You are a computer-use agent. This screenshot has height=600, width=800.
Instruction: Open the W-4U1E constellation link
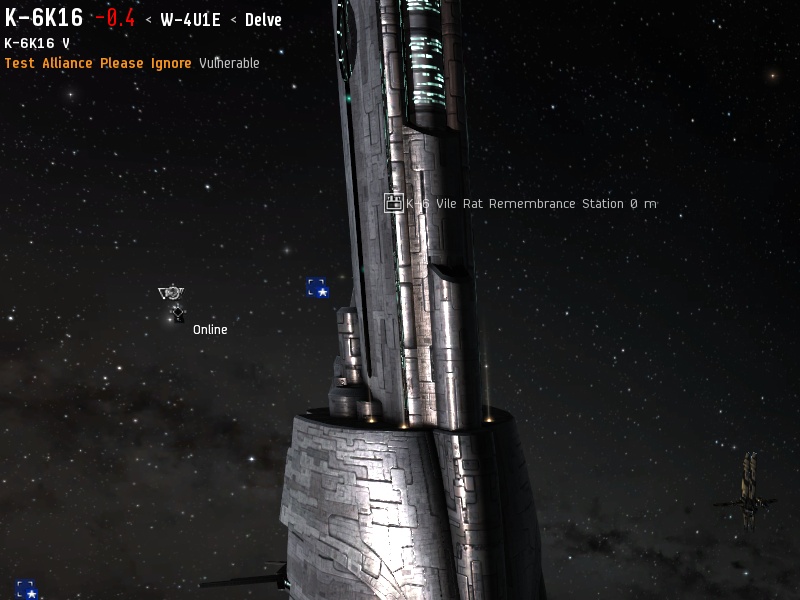(x=190, y=20)
